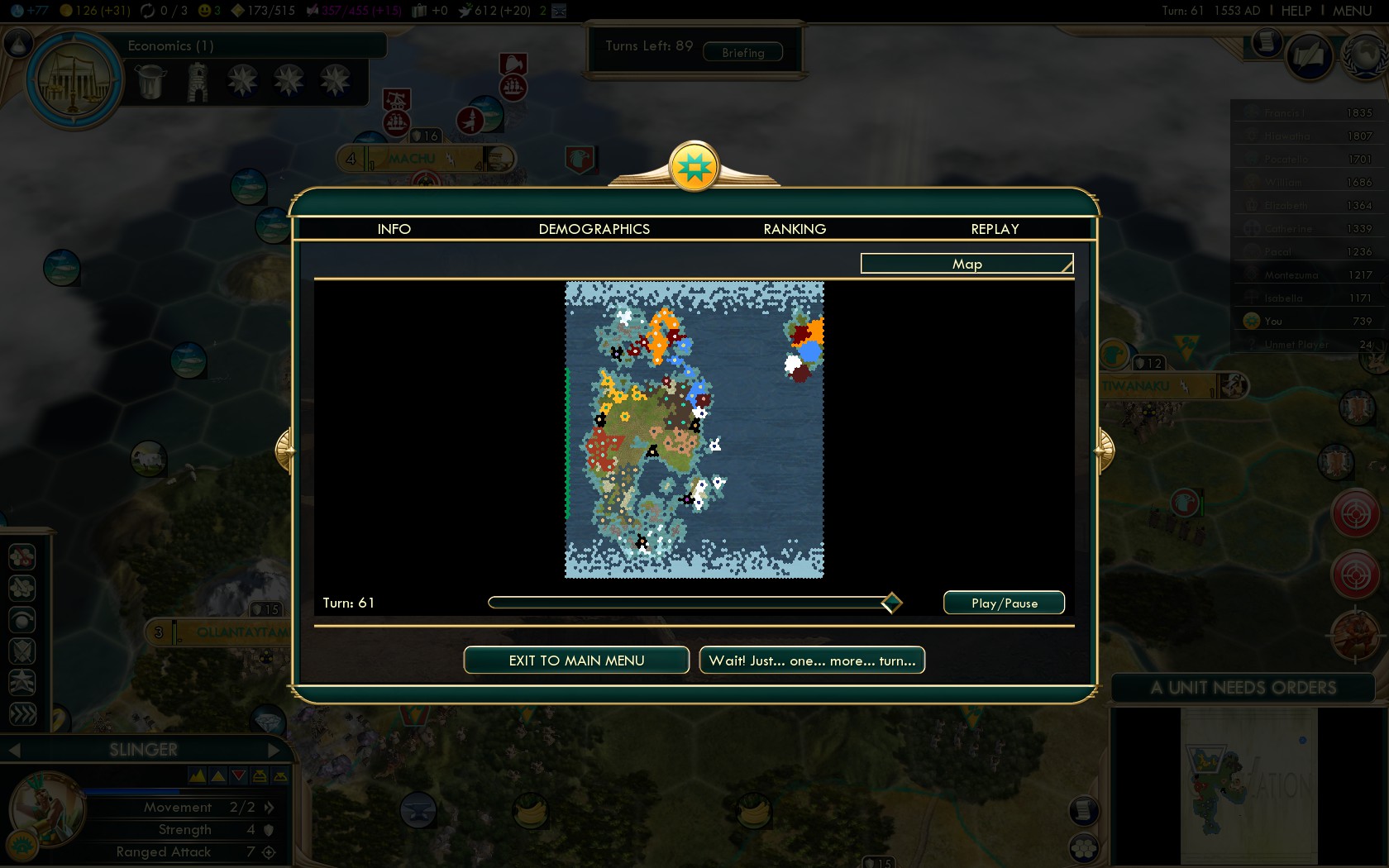Click the Play/Pause replay button
This screenshot has height=868, width=1389.
pyautogui.click(x=1004, y=603)
